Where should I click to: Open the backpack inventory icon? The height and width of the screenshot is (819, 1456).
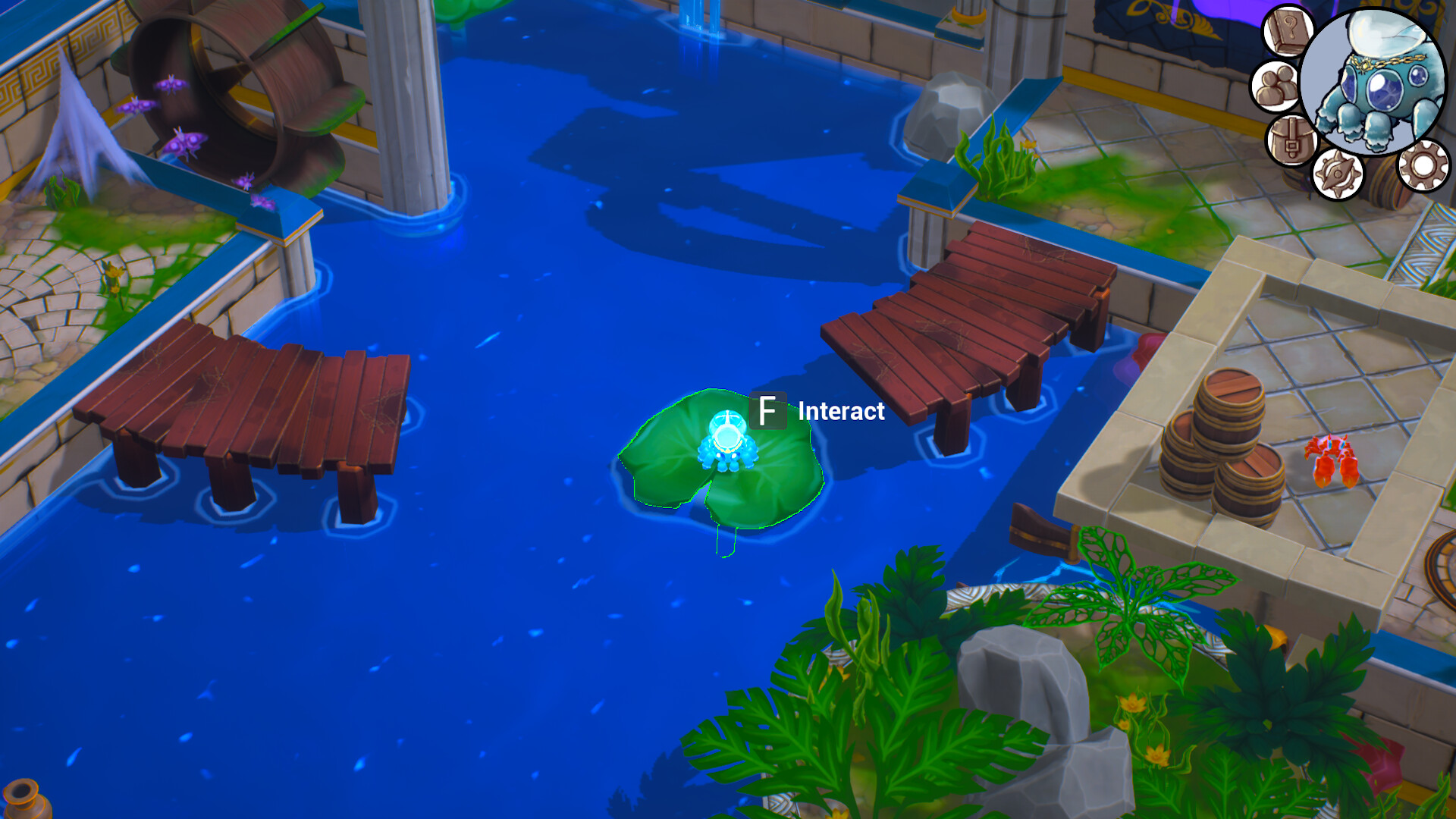click(x=1291, y=140)
